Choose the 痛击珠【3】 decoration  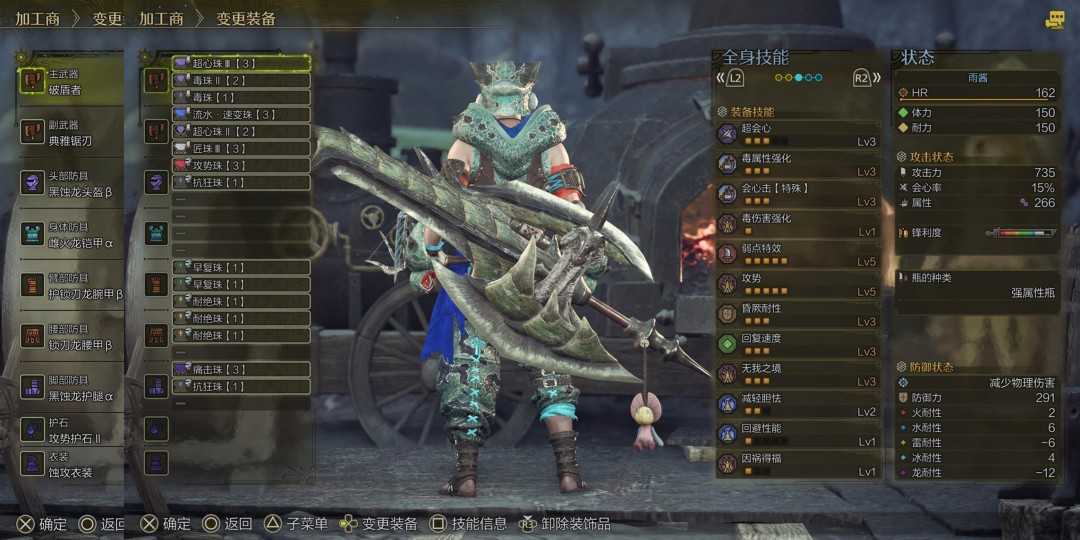[240, 369]
